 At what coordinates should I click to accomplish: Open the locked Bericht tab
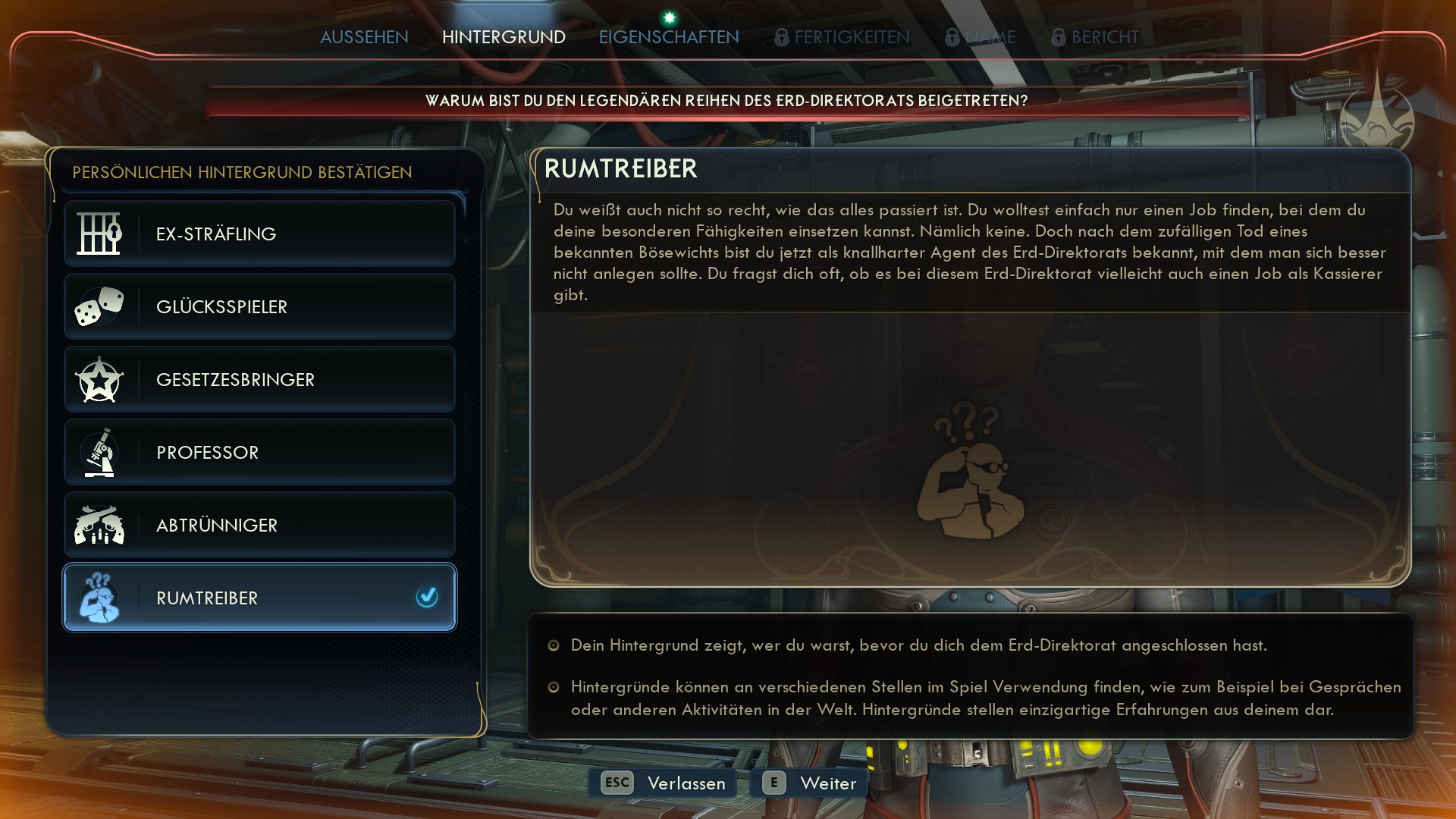tap(1095, 37)
